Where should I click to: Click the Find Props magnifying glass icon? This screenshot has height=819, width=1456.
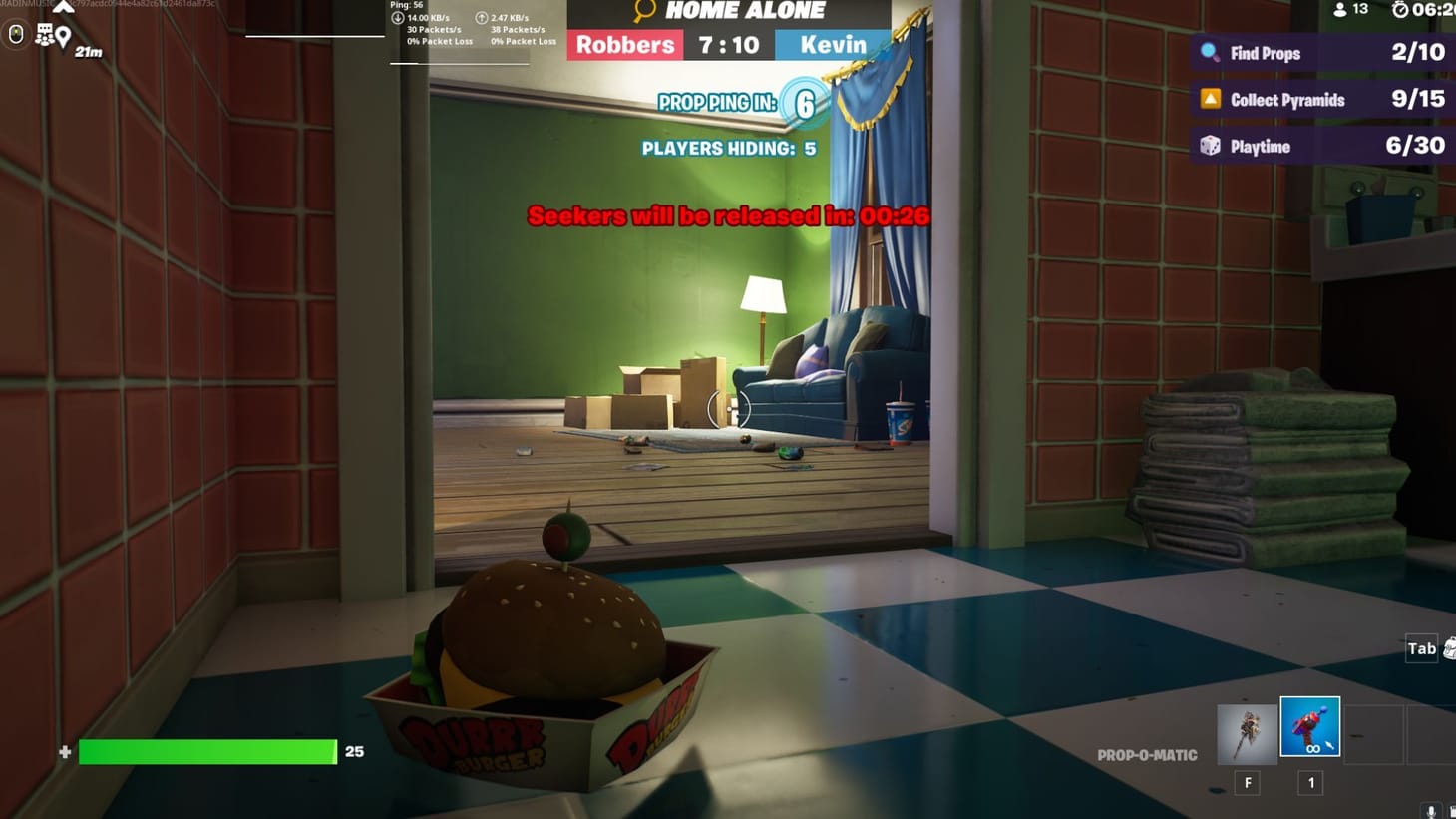pyautogui.click(x=1210, y=53)
